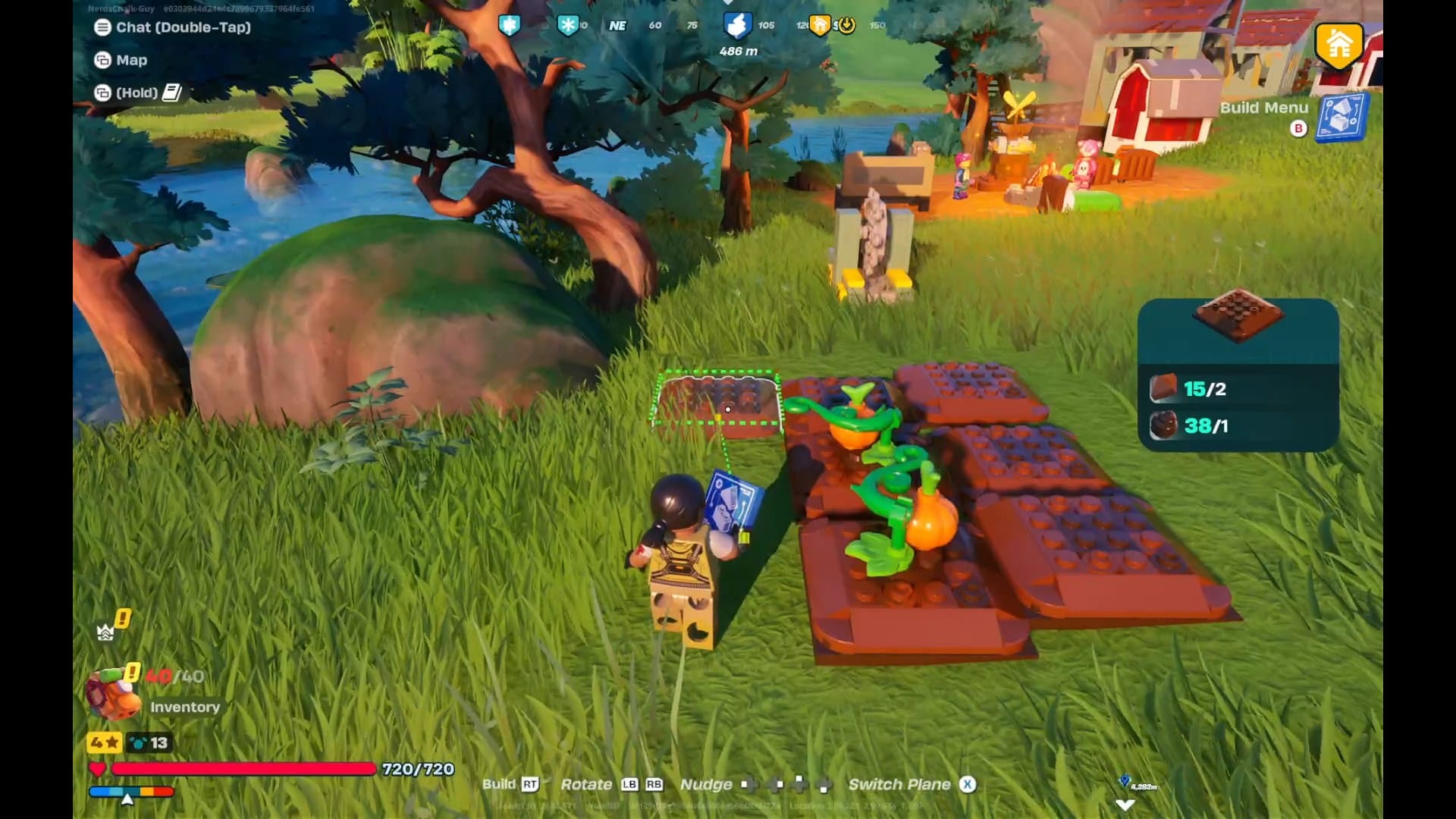
Task: Click the yellow home waypoint on the compass
Action: 821,24
